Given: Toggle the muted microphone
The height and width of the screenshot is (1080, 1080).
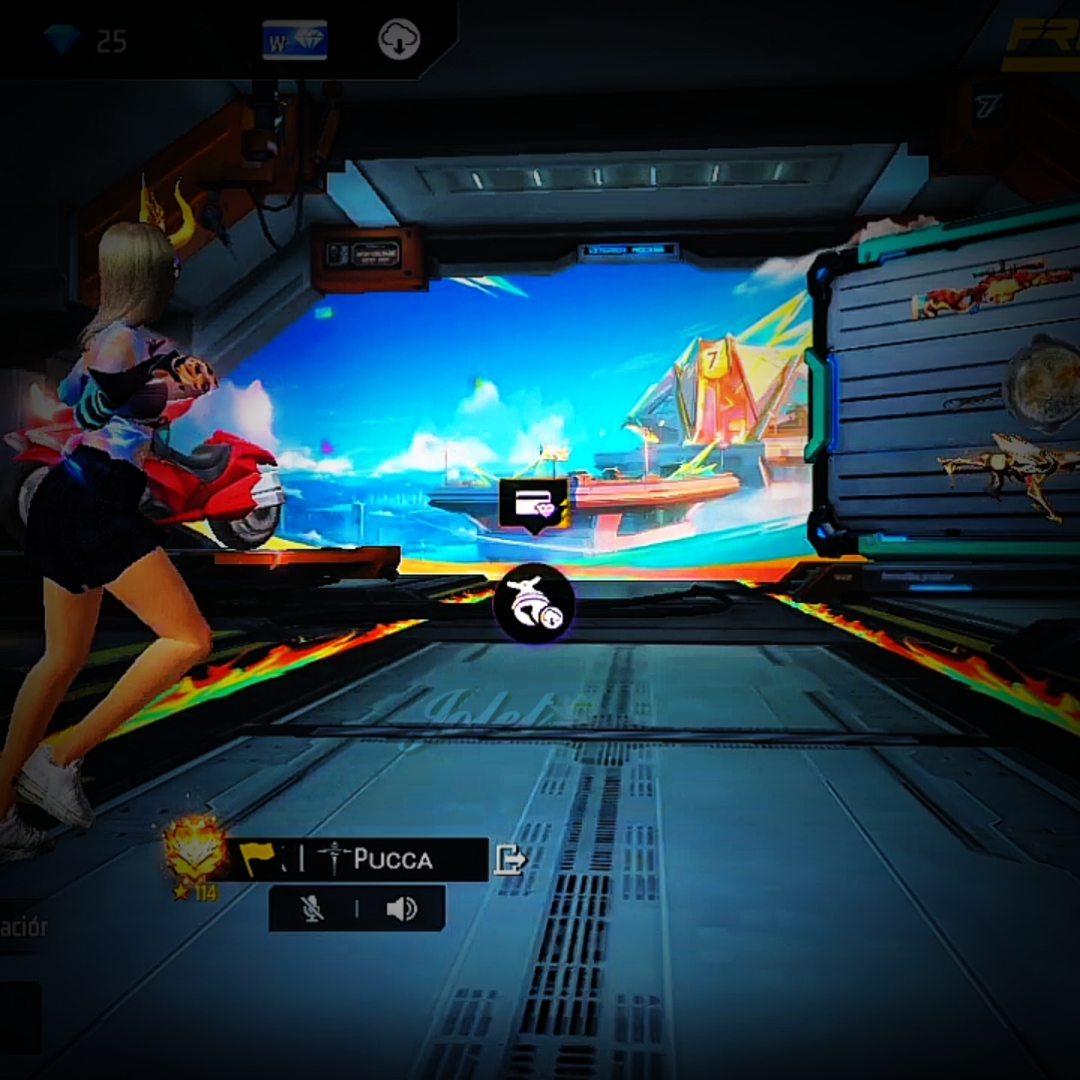Looking at the screenshot, I should point(313,908).
